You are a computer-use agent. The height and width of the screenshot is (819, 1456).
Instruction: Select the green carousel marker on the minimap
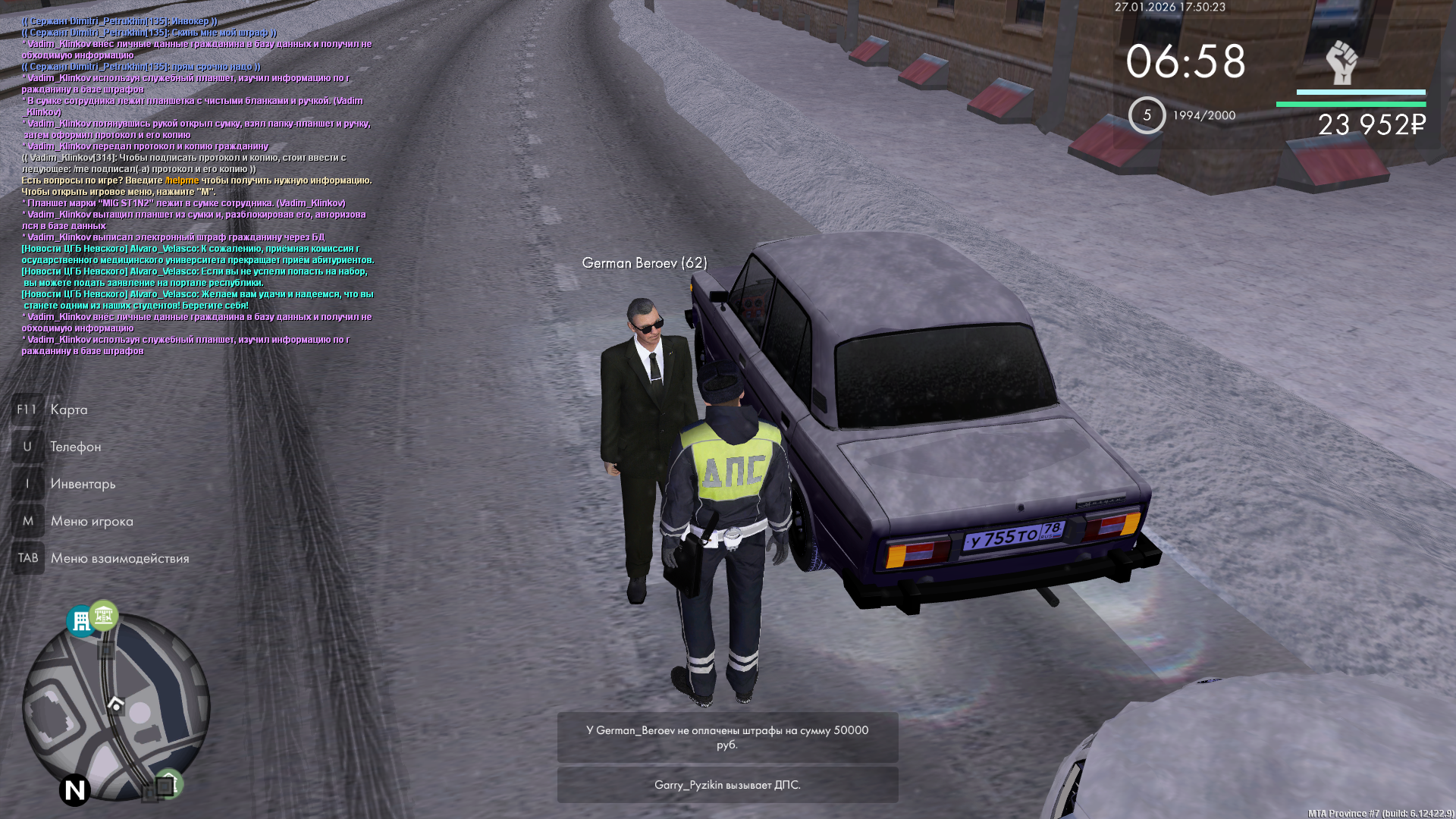(104, 615)
